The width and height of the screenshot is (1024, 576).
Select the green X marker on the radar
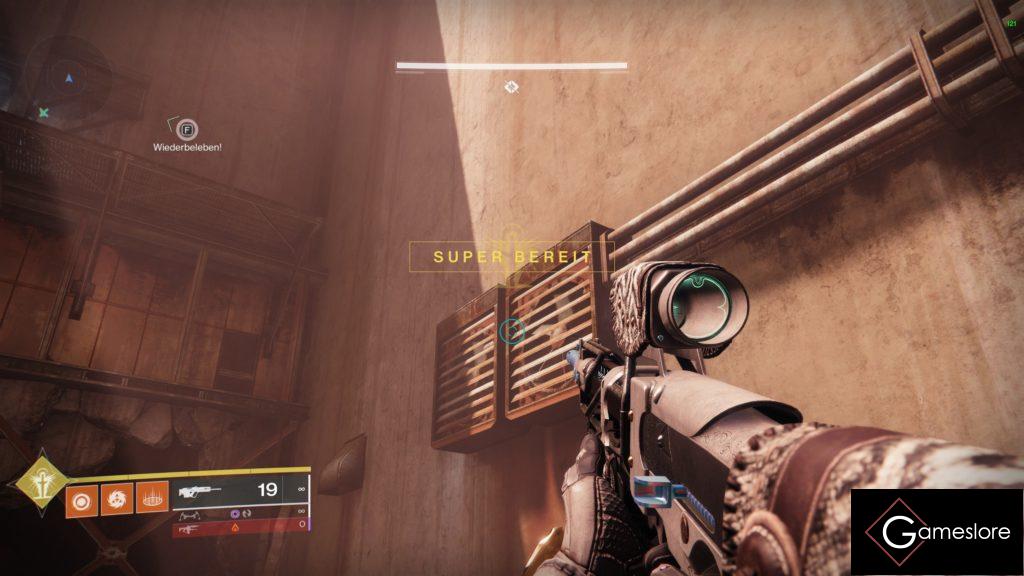point(44,113)
